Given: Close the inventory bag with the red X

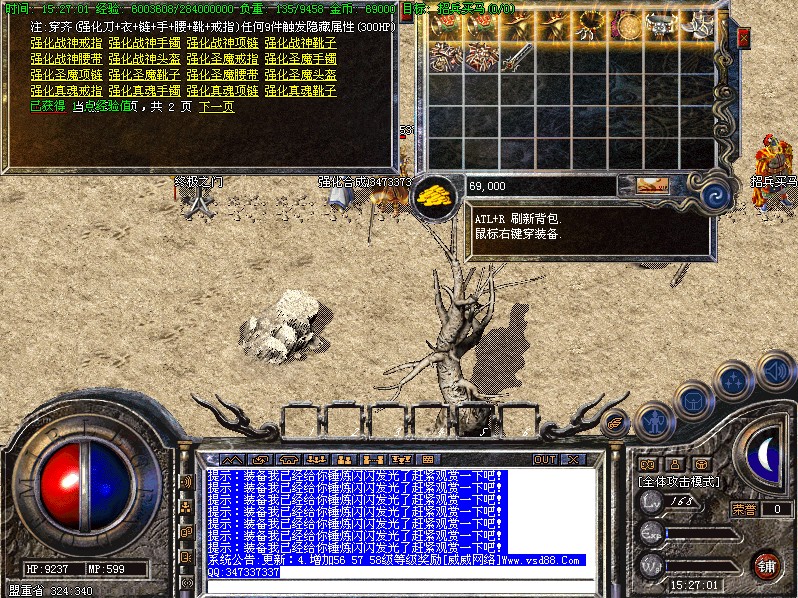Looking at the screenshot, I should [743, 38].
